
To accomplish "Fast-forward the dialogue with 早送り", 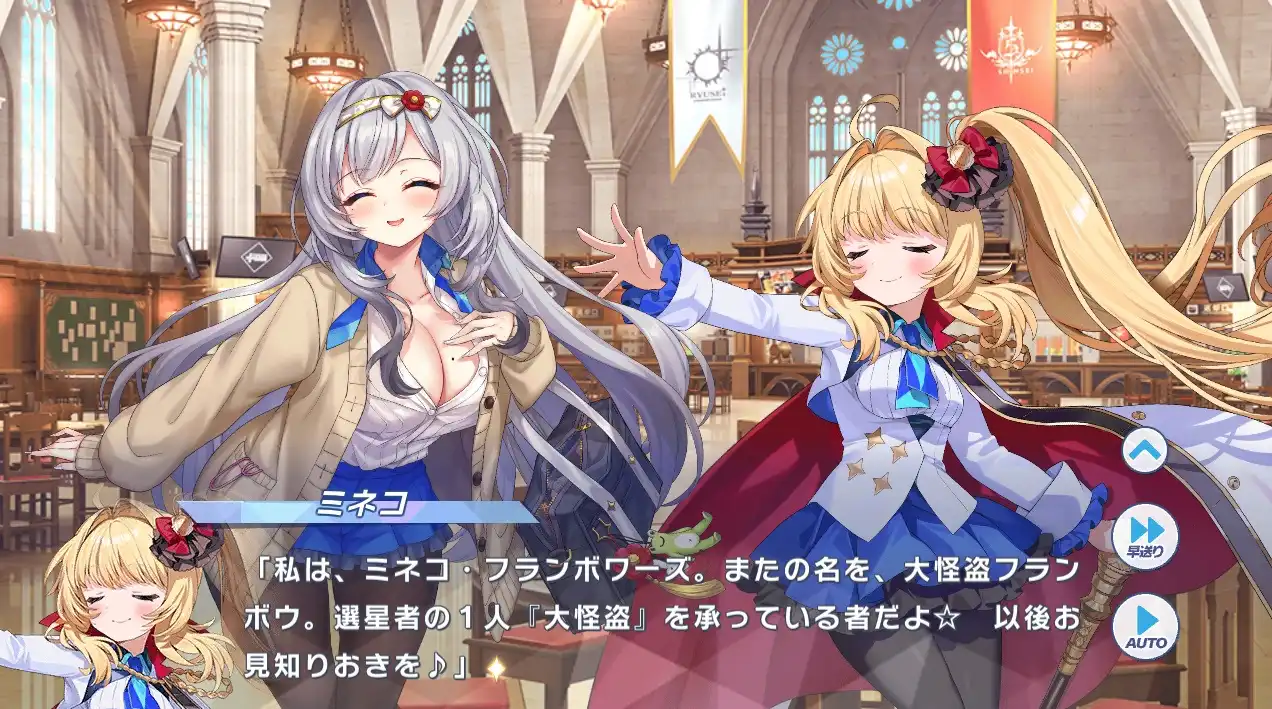I will (1145, 537).
